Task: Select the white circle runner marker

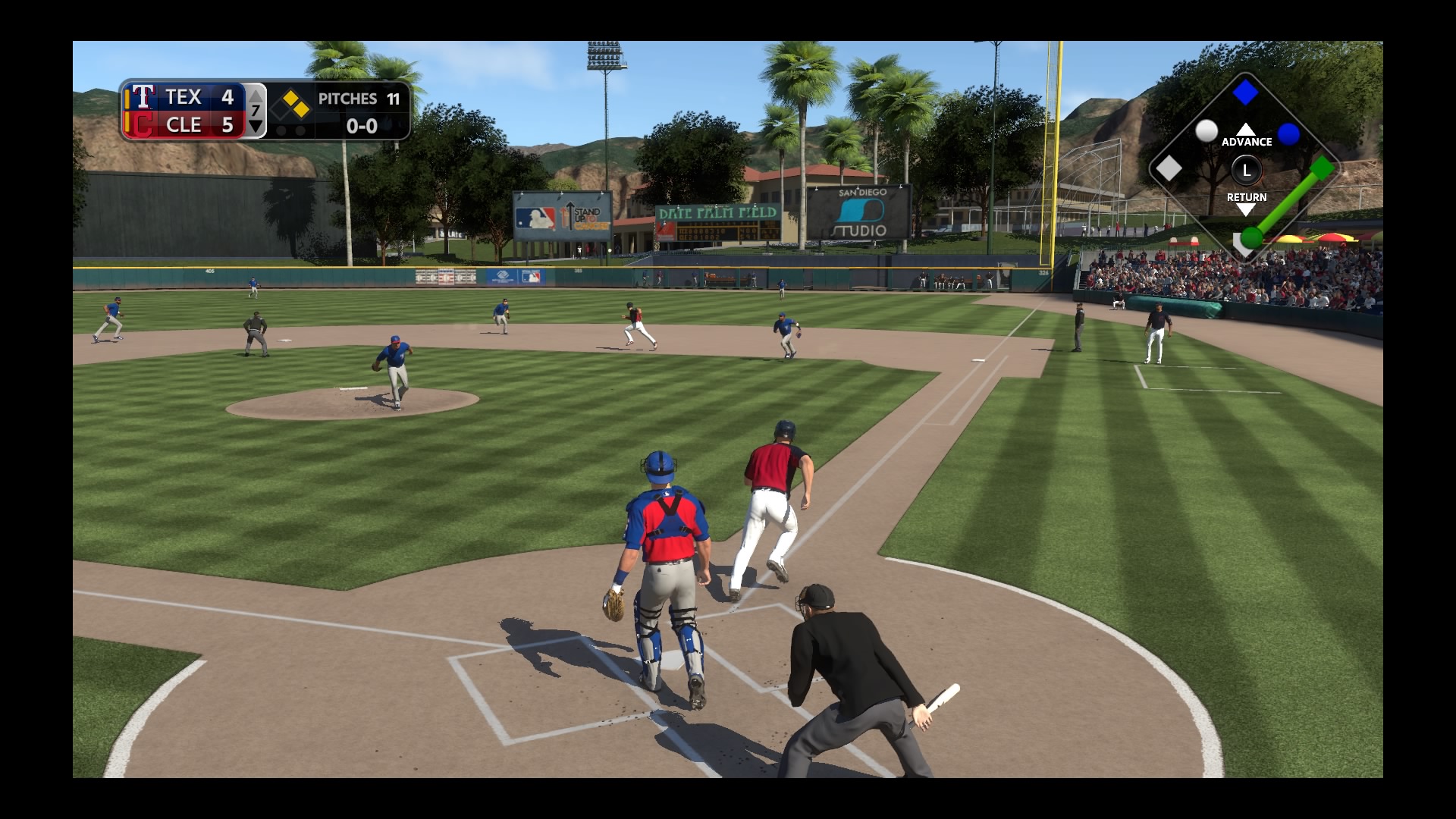Action: (x=1207, y=130)
